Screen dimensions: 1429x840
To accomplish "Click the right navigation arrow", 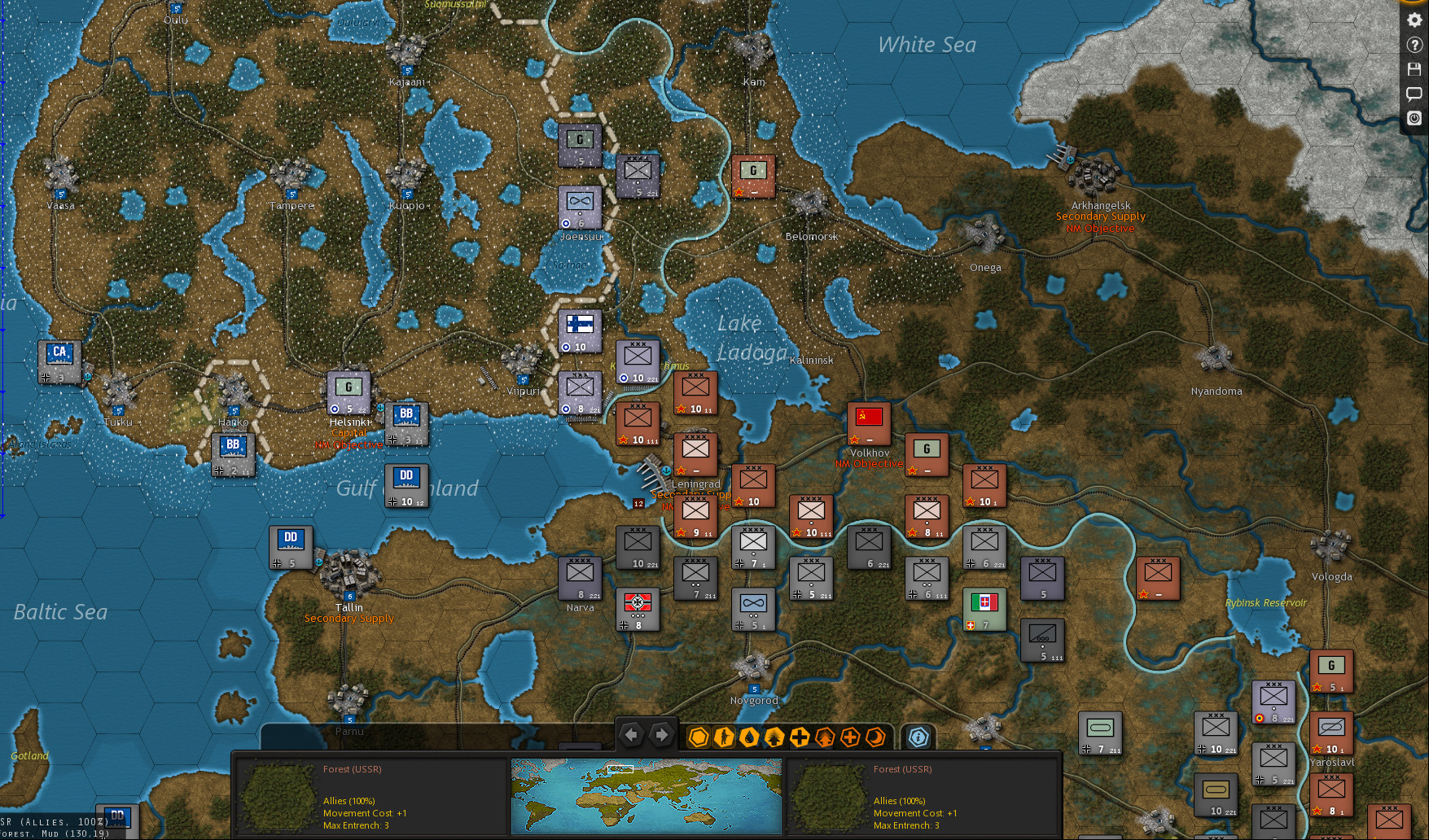I will [660, 734].
